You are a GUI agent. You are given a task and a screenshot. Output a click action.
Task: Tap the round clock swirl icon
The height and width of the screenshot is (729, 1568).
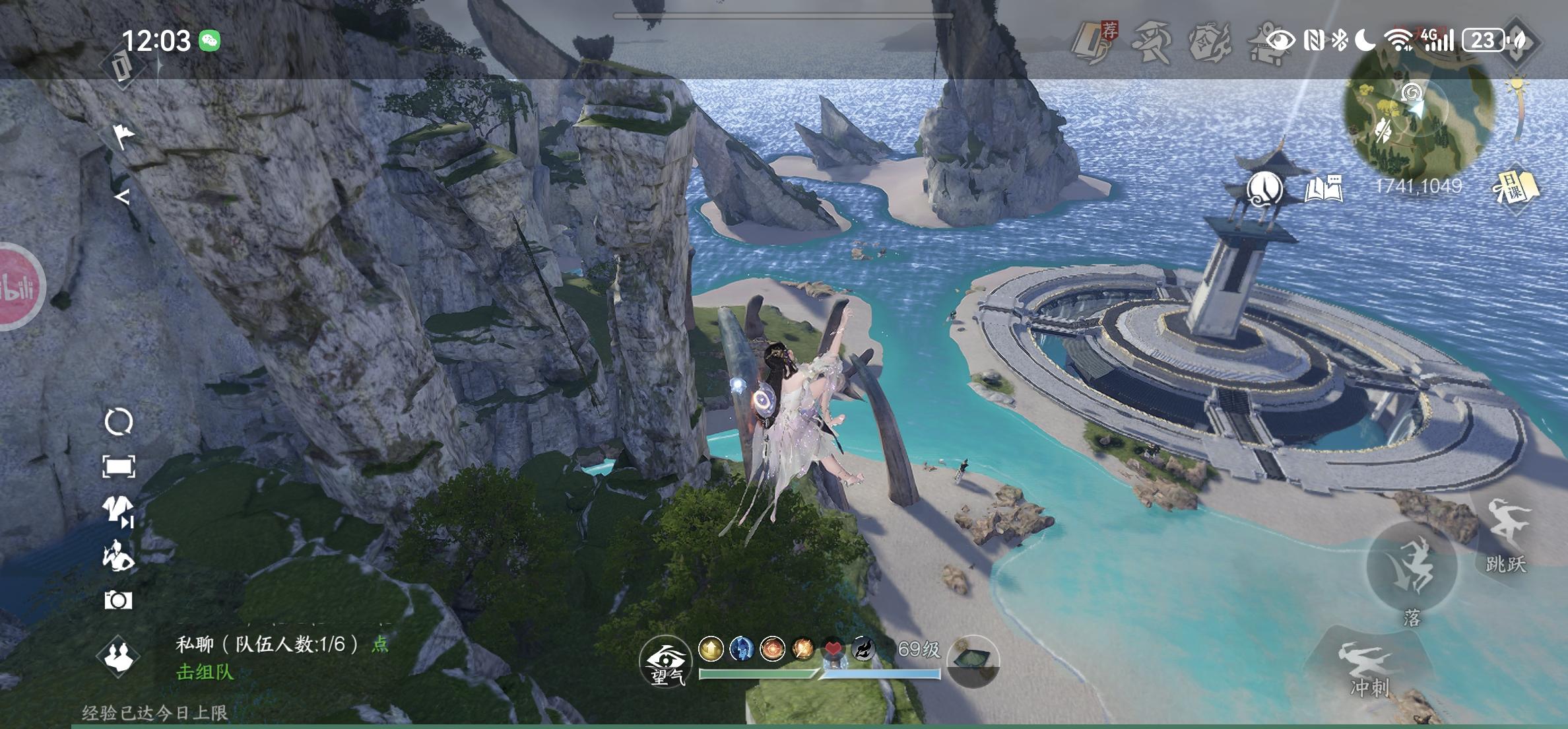(1264, 189)
